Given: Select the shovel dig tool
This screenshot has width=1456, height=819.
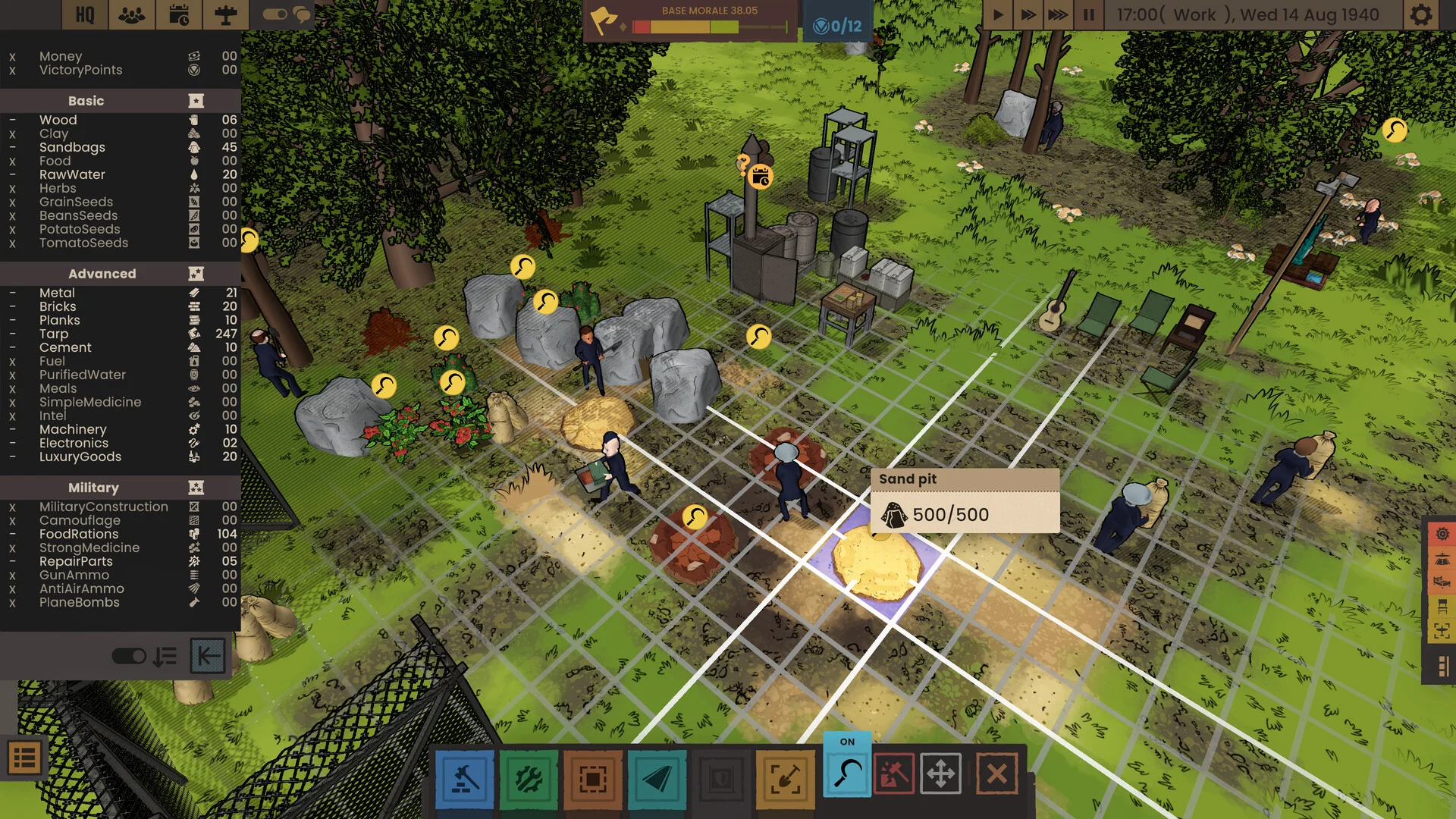Looking at the screenshot, I should 785,779.
